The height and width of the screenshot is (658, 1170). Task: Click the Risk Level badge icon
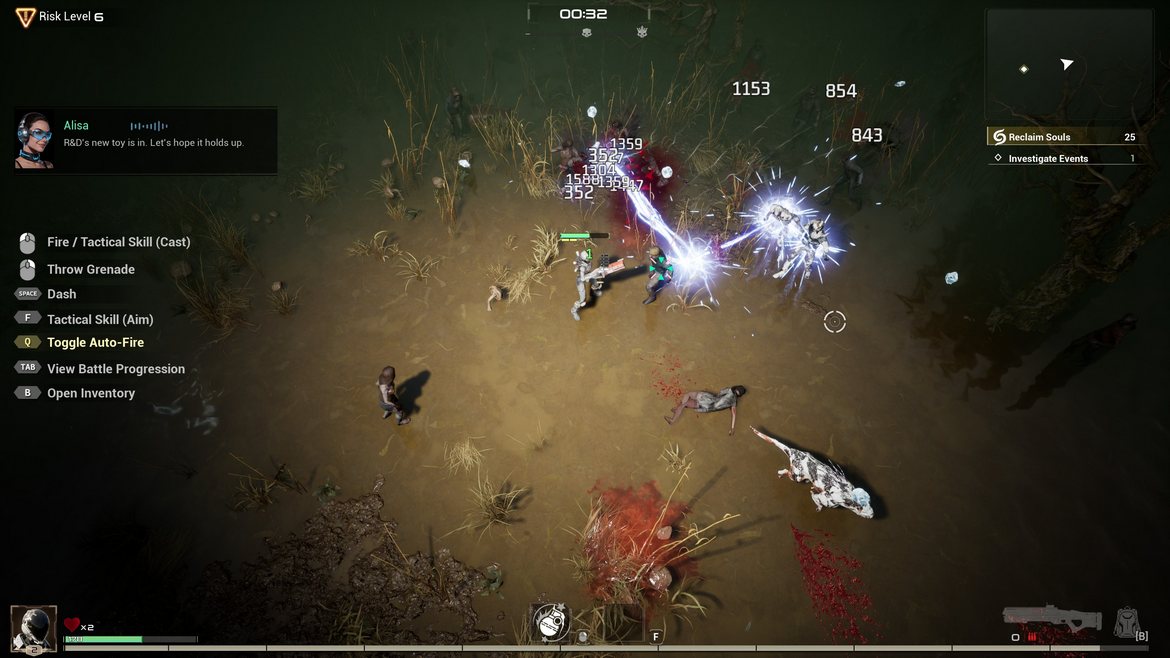coord(25,17)
